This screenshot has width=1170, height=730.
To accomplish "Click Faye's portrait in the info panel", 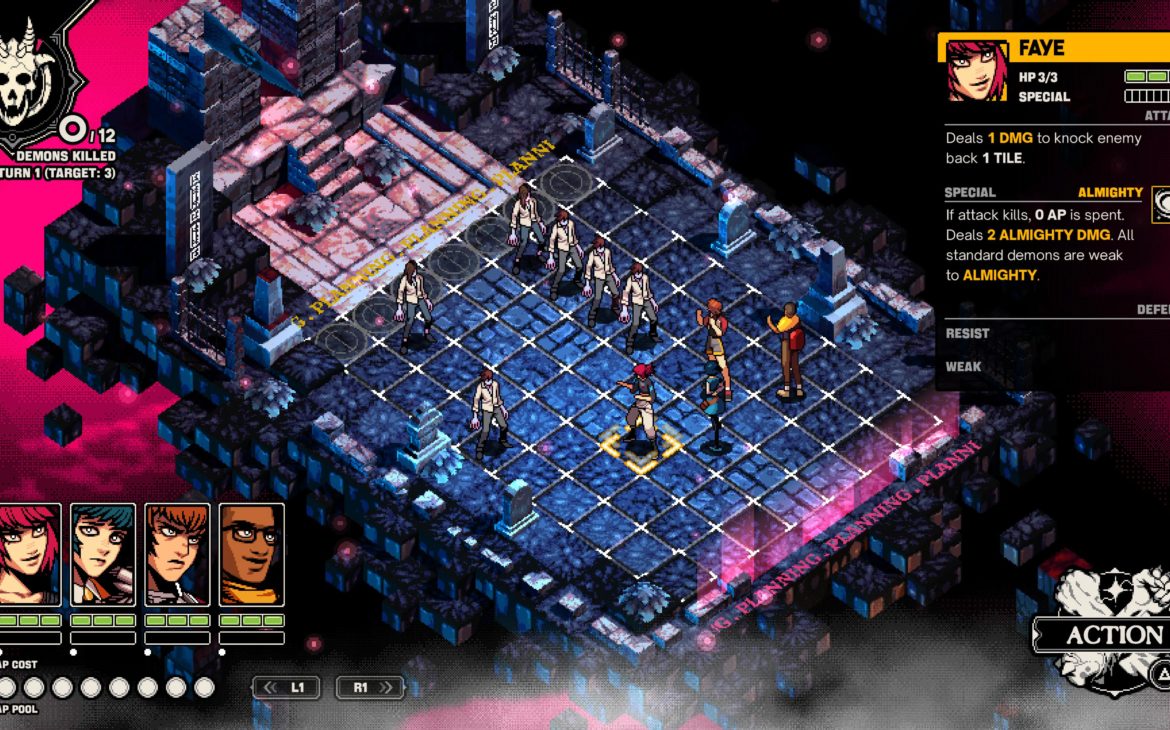I will pyautogui.click(x=977, y=71).
